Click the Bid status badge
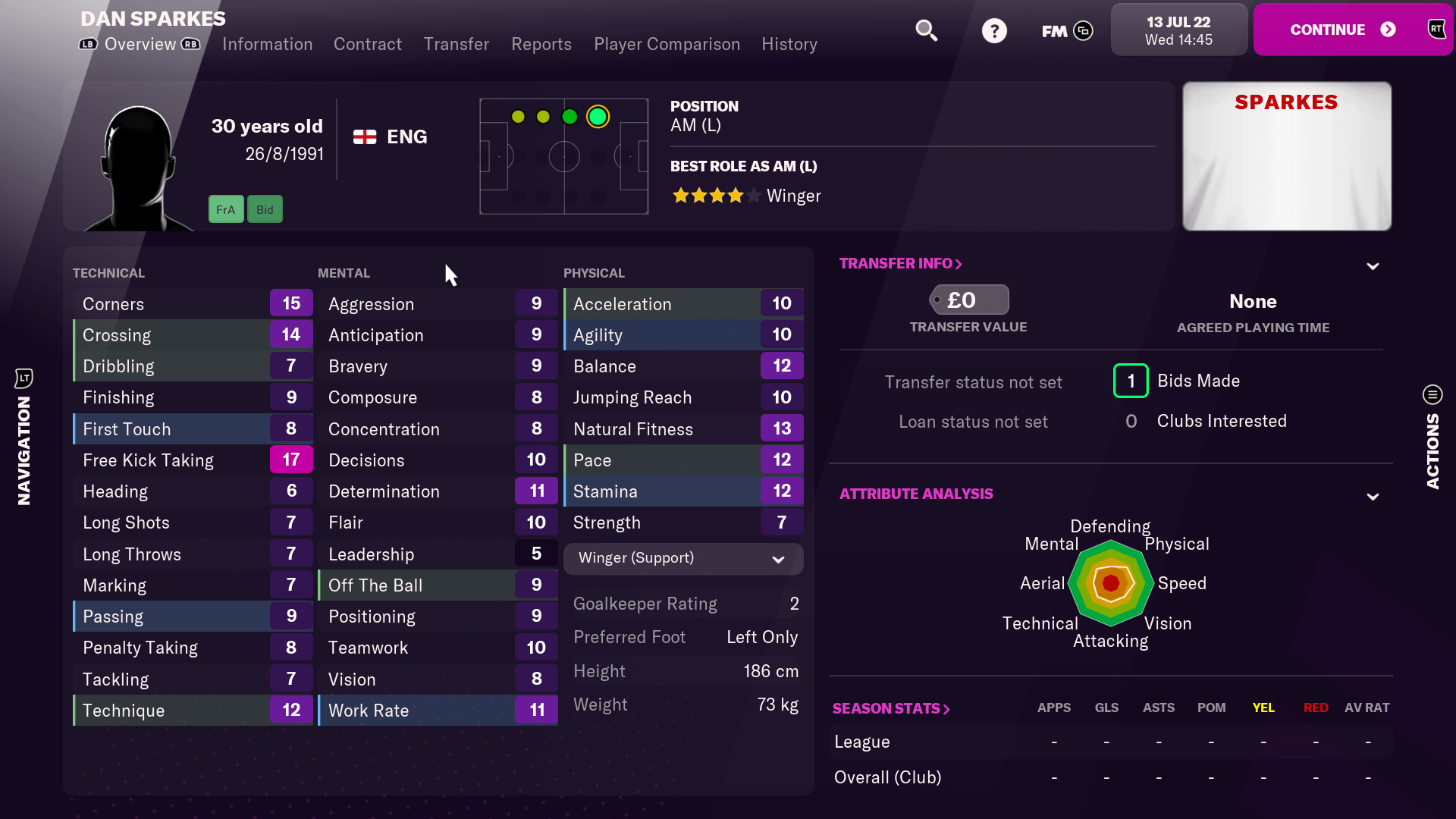 tap(265, 209)
